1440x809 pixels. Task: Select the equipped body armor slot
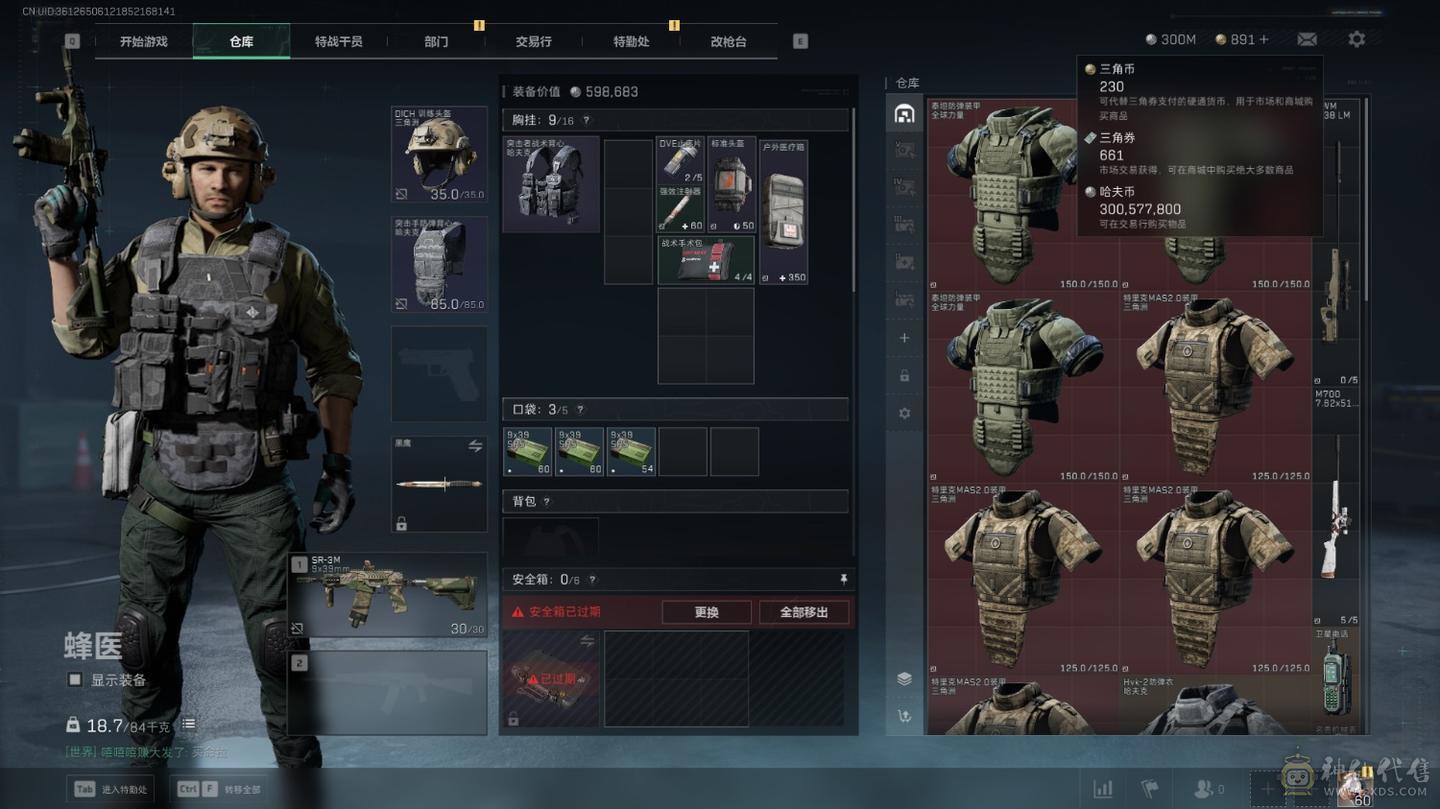pos(439,264)
